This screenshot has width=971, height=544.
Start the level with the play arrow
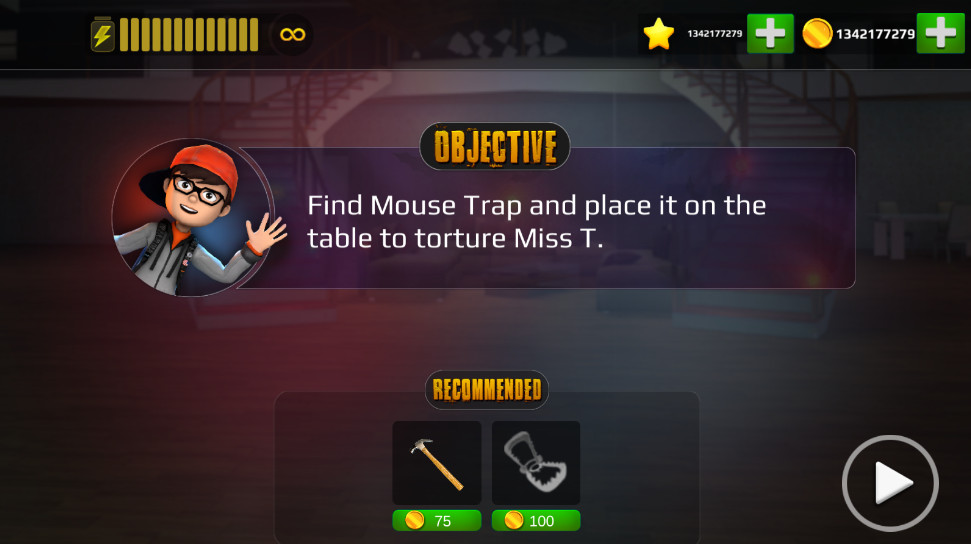tap(890, 484)
